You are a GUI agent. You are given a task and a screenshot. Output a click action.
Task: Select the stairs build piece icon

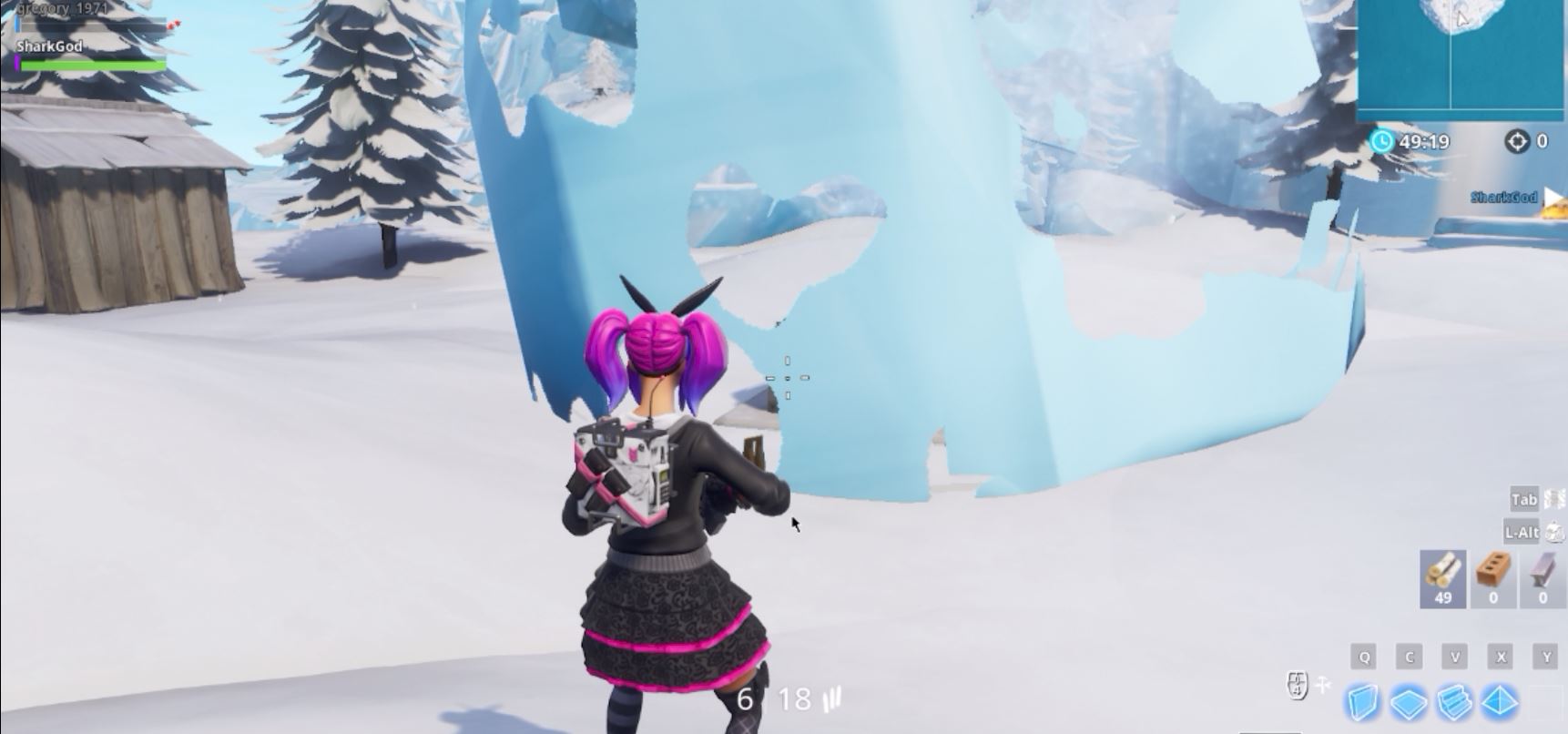click(1453, 700)
